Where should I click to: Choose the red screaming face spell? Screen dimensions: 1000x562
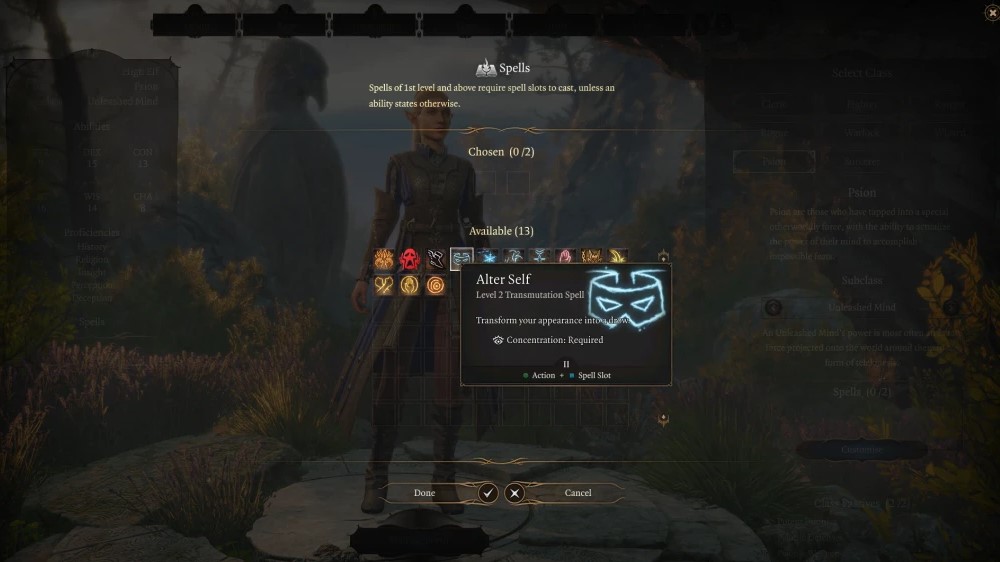pyautogui.click(x=409, y=260)
